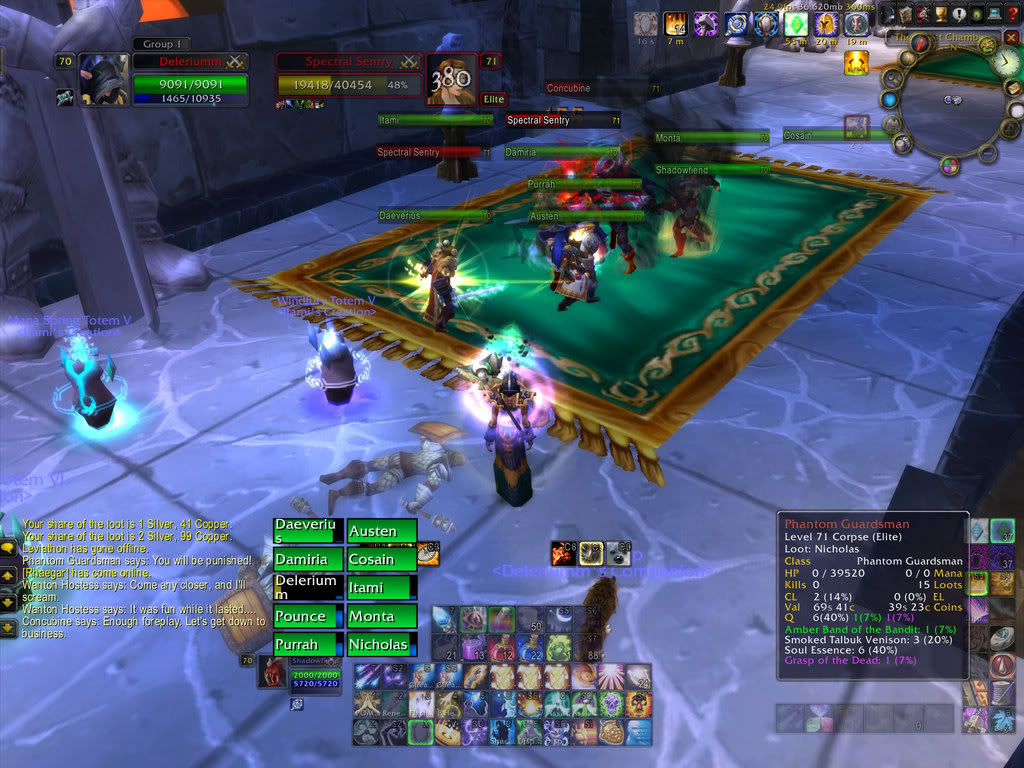Open the minimap clock button
This screenshot has height=768, width=1024.
pos(1006,62)
